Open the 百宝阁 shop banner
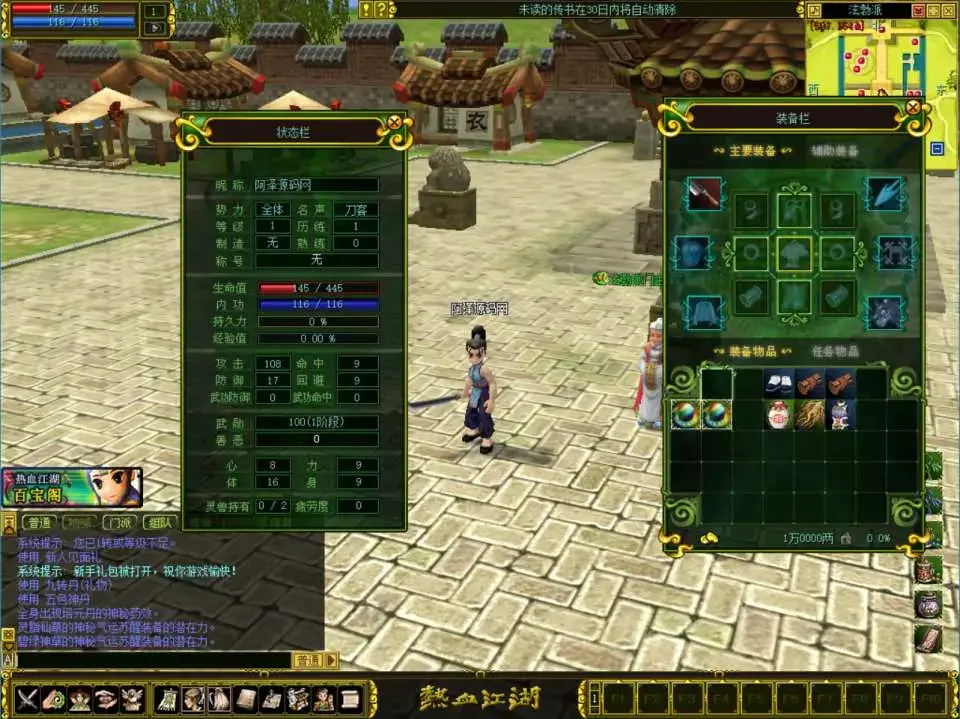 (72, 487)
